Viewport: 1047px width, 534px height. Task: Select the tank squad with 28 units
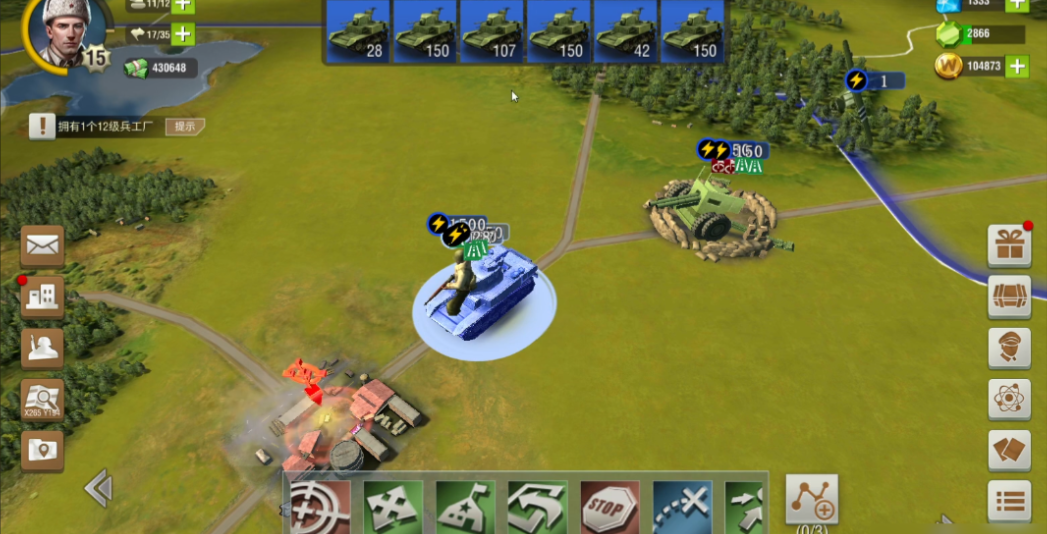coord(357,31)
